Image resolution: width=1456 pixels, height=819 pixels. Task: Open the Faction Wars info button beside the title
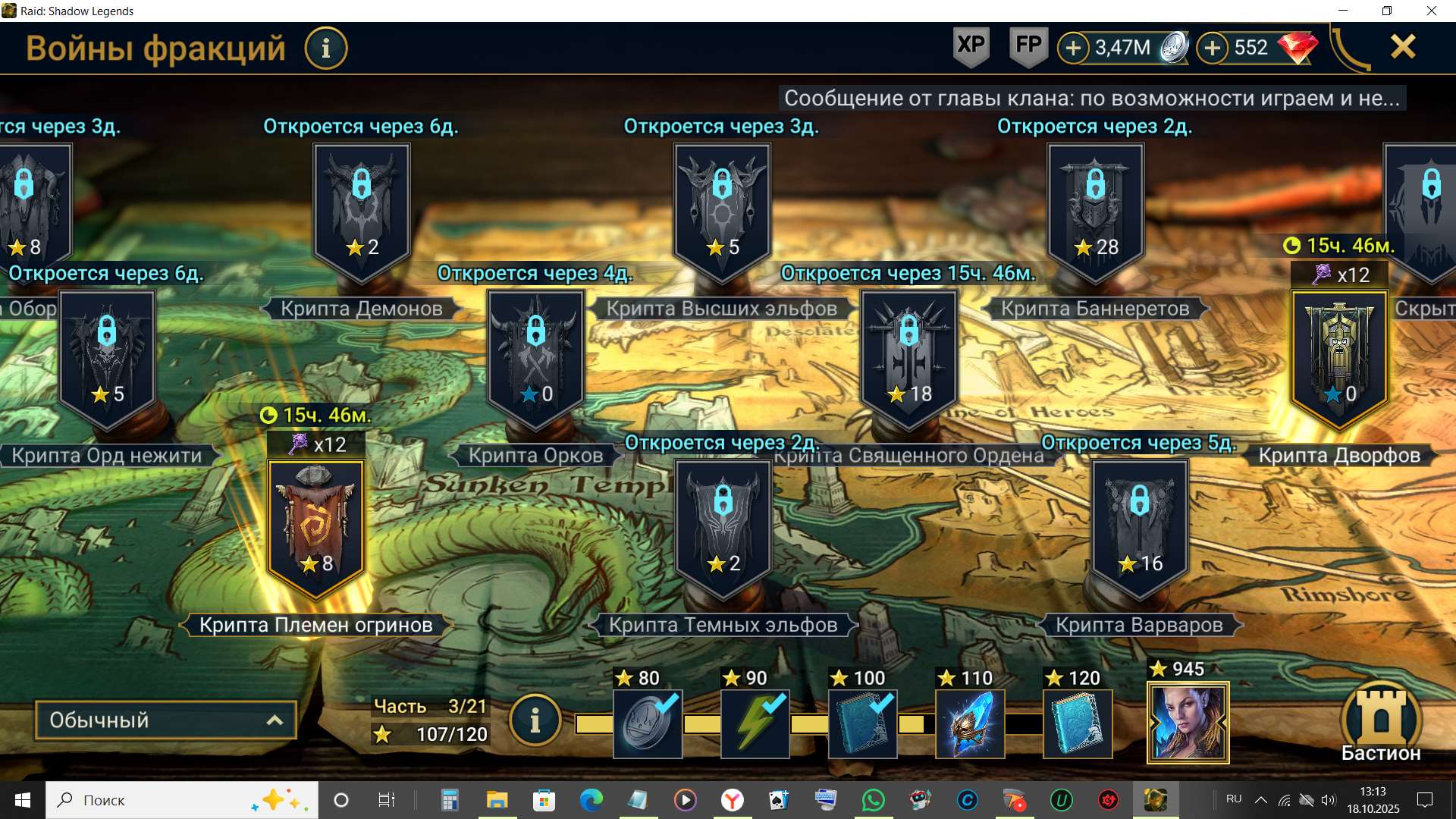point(326,49)
